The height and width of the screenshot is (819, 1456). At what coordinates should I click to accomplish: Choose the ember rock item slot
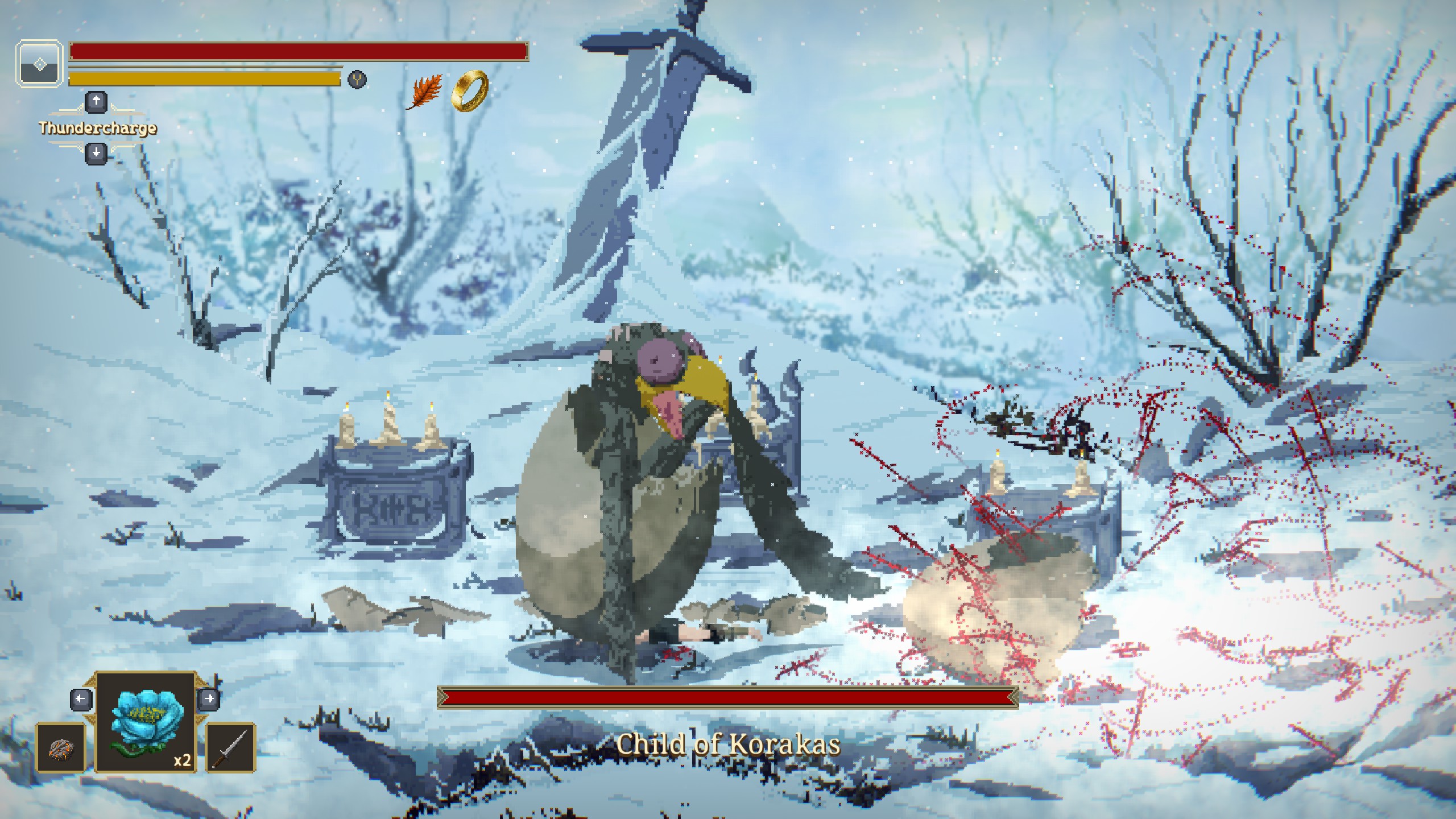(61, 747)
